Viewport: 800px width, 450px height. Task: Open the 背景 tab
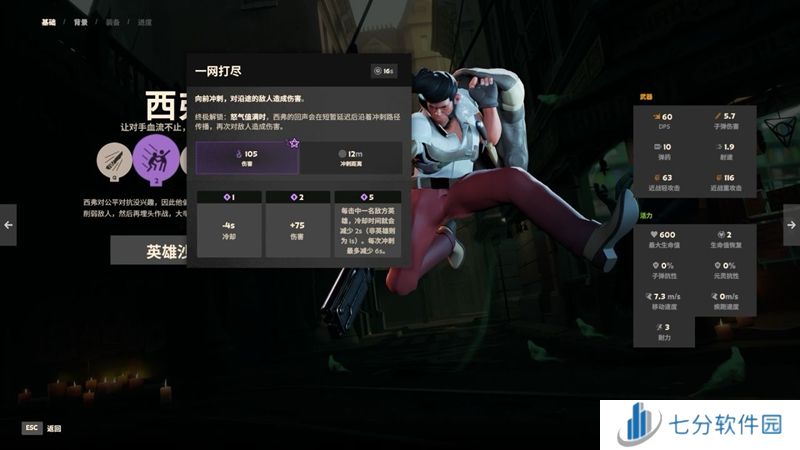(x=82, y=21)
